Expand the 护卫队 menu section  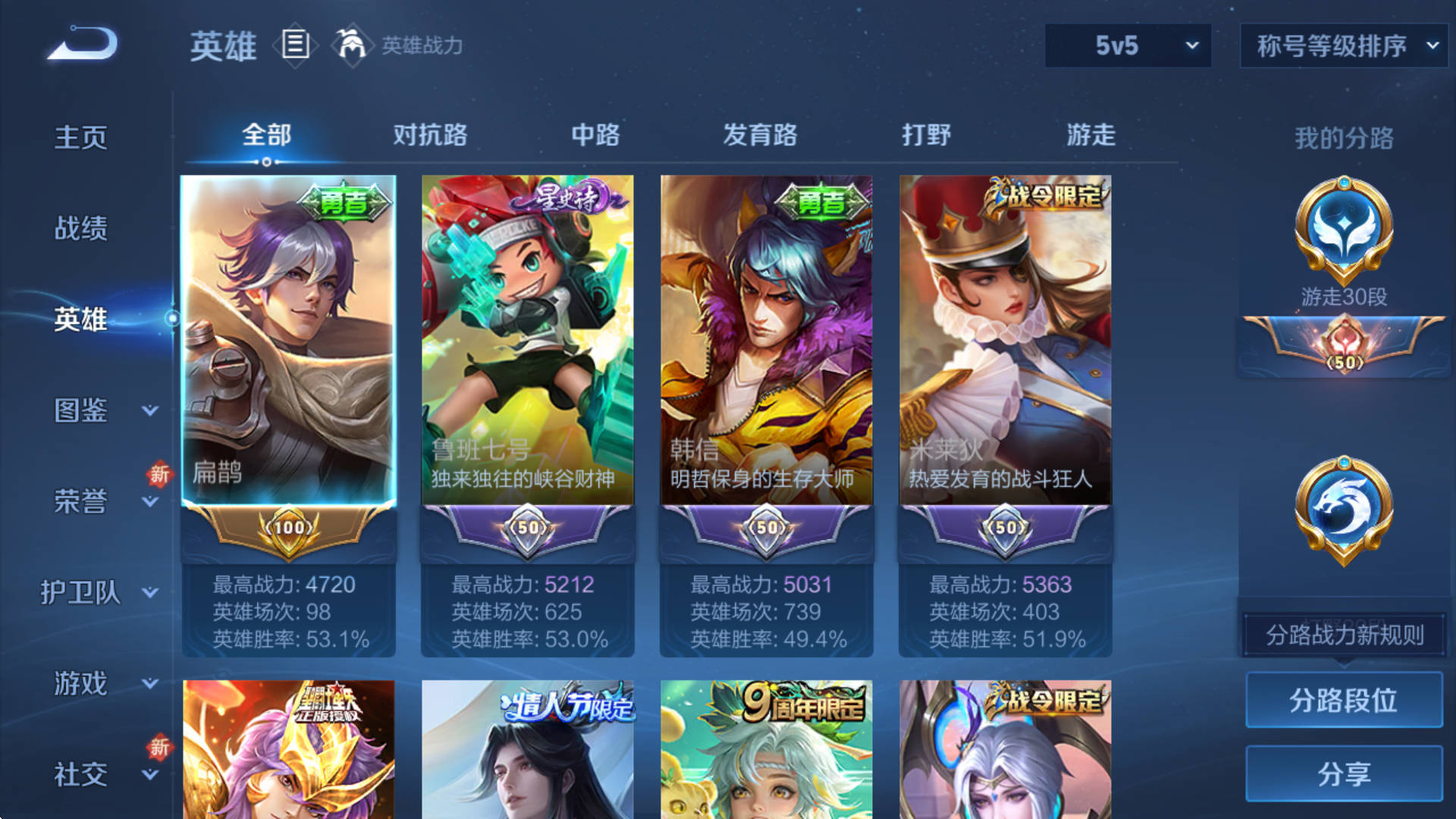(99, 592)
